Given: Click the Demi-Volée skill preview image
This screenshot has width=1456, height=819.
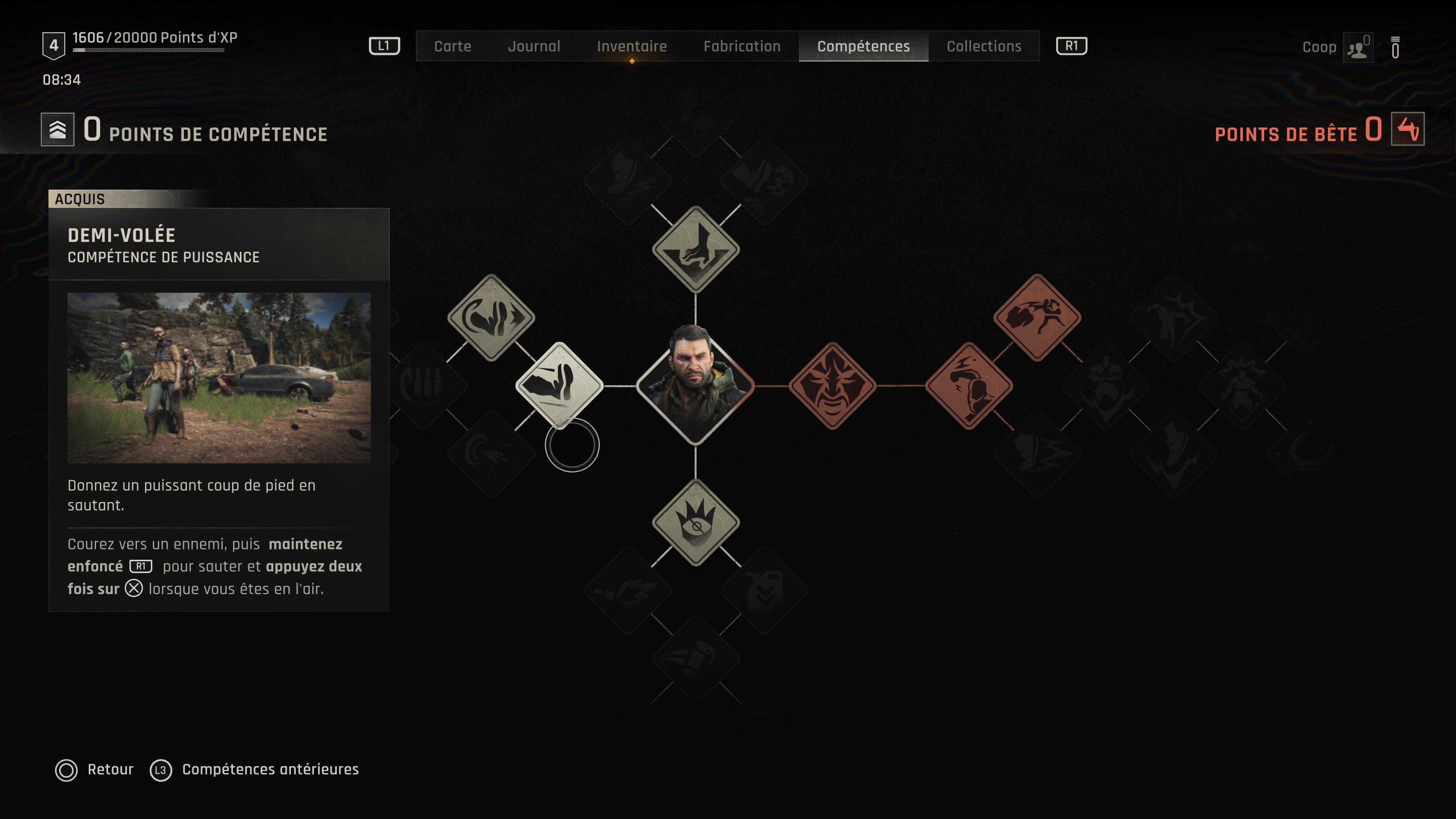Looking at the screenshot, I should click(219, 378).
